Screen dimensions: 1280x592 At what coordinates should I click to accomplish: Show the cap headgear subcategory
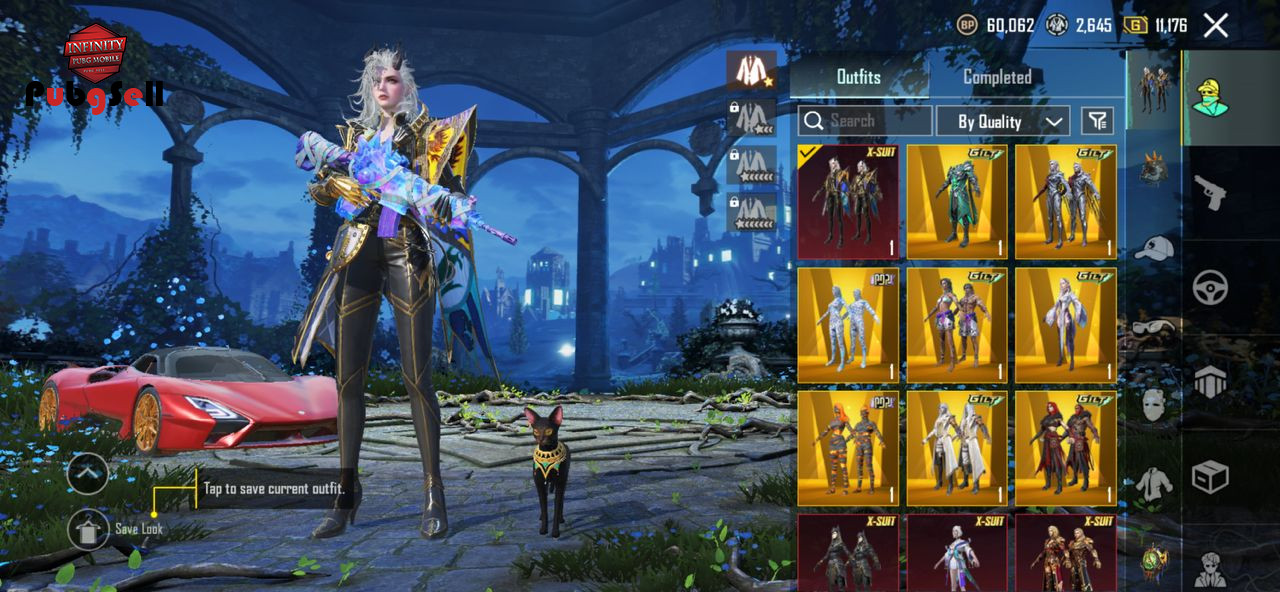point(1154,248)
